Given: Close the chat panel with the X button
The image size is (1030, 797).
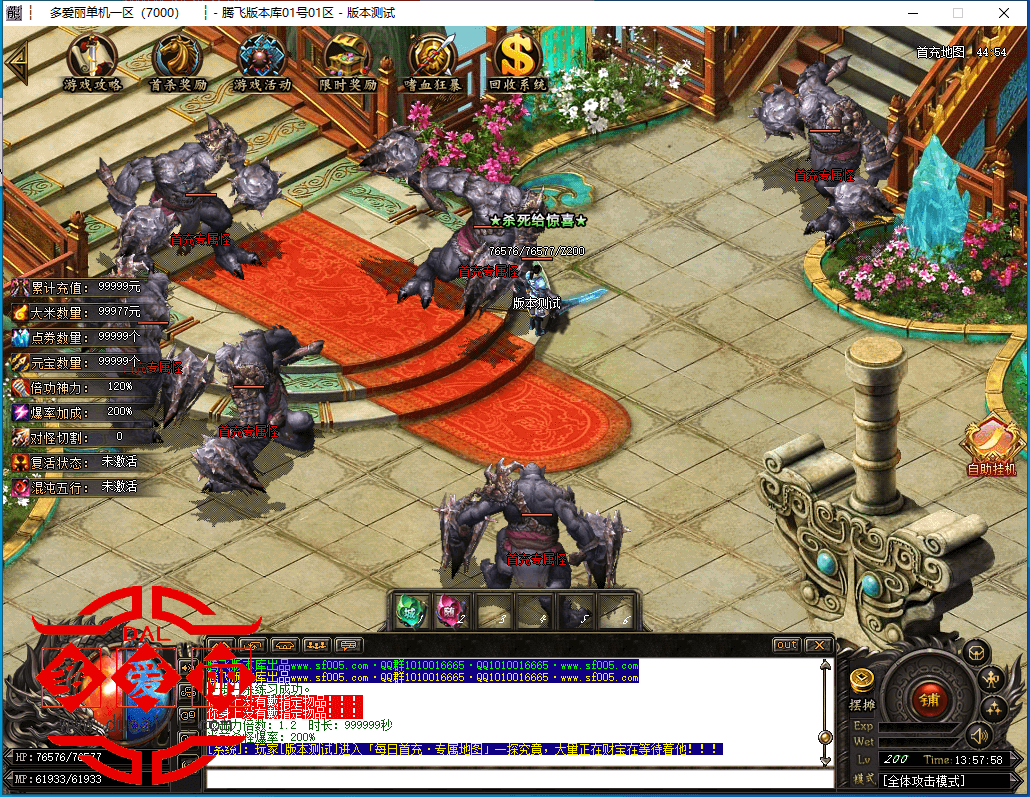Looking at the screenshot, I should (x=819, y=645).
